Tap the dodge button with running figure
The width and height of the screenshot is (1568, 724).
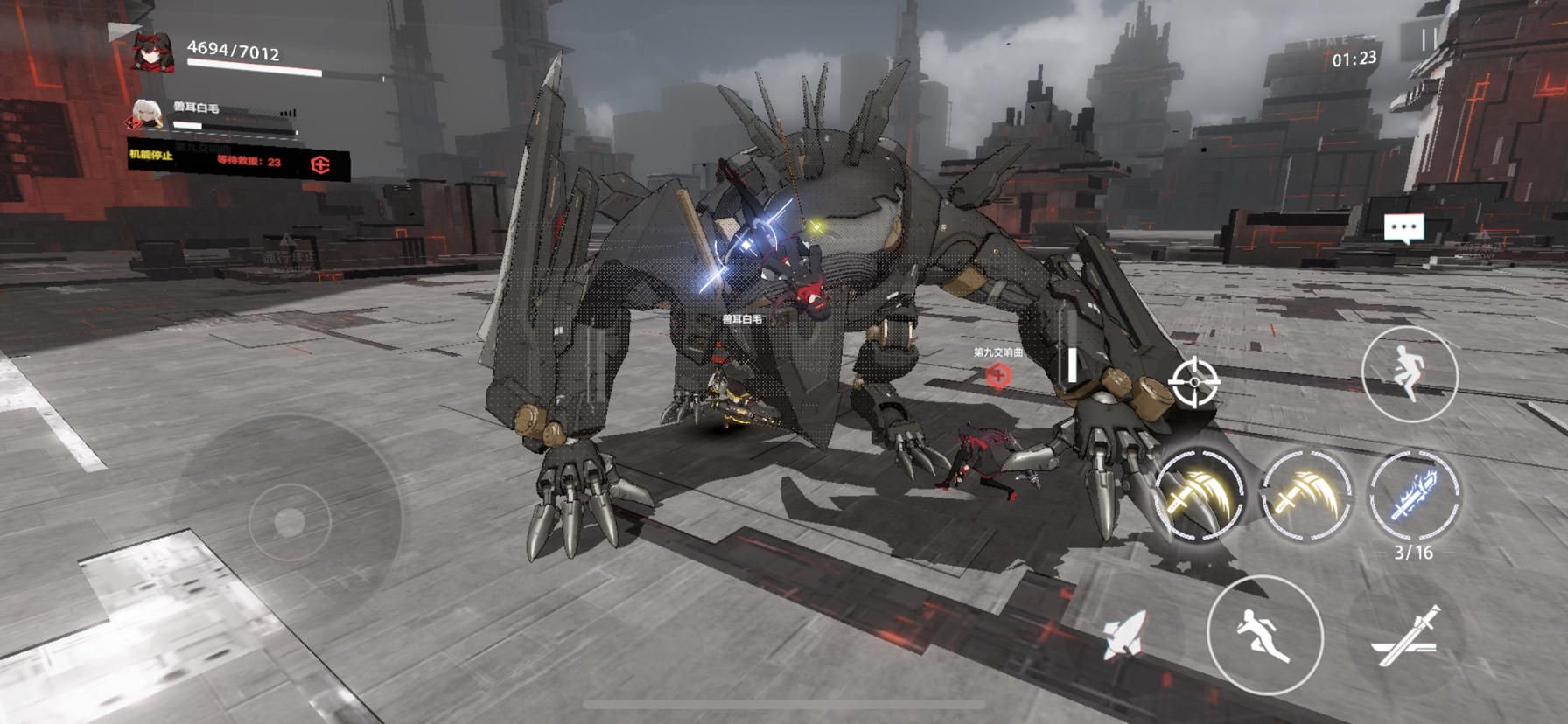click(1264, 635)
